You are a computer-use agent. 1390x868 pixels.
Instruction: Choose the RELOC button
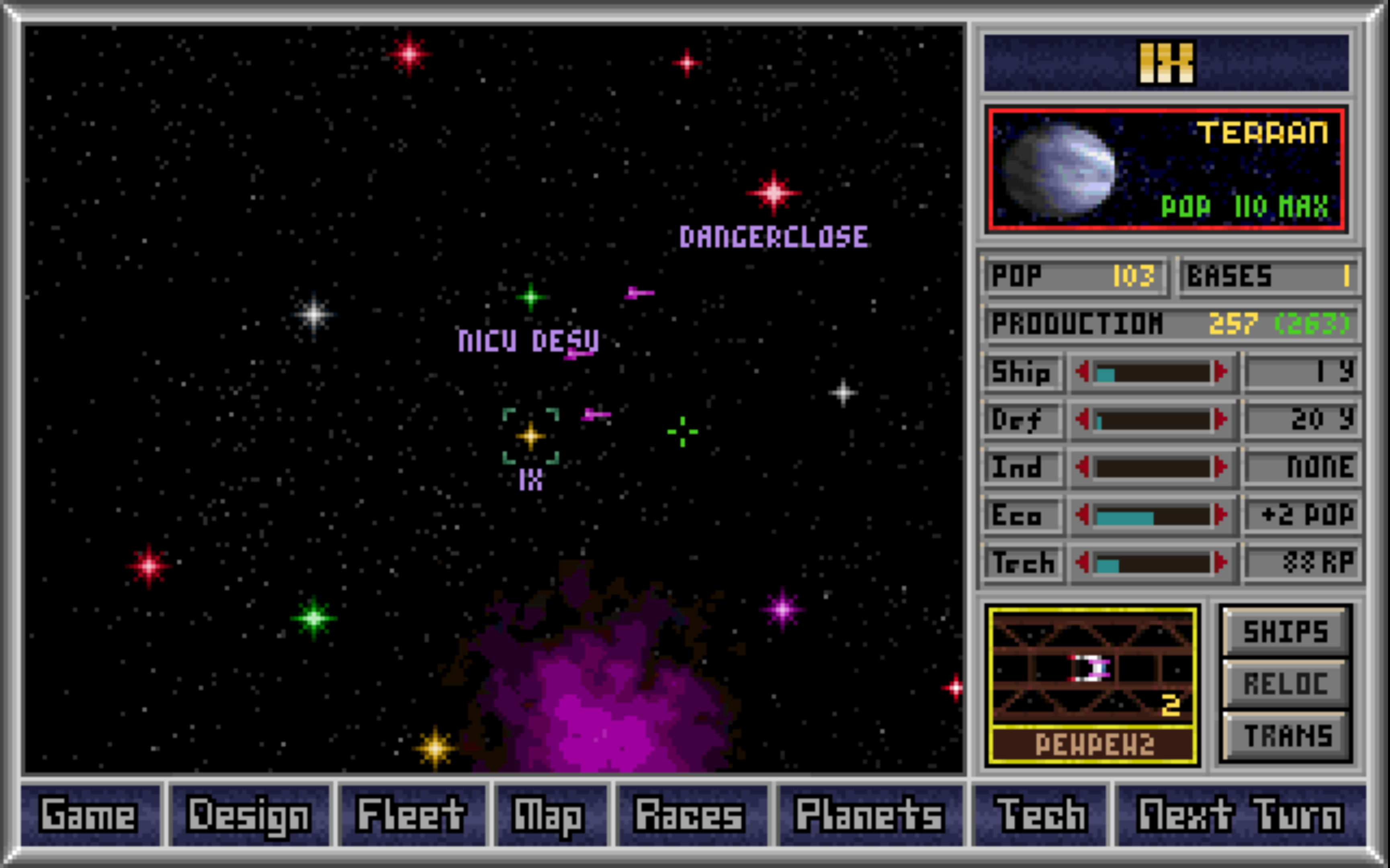(1286, 684)
